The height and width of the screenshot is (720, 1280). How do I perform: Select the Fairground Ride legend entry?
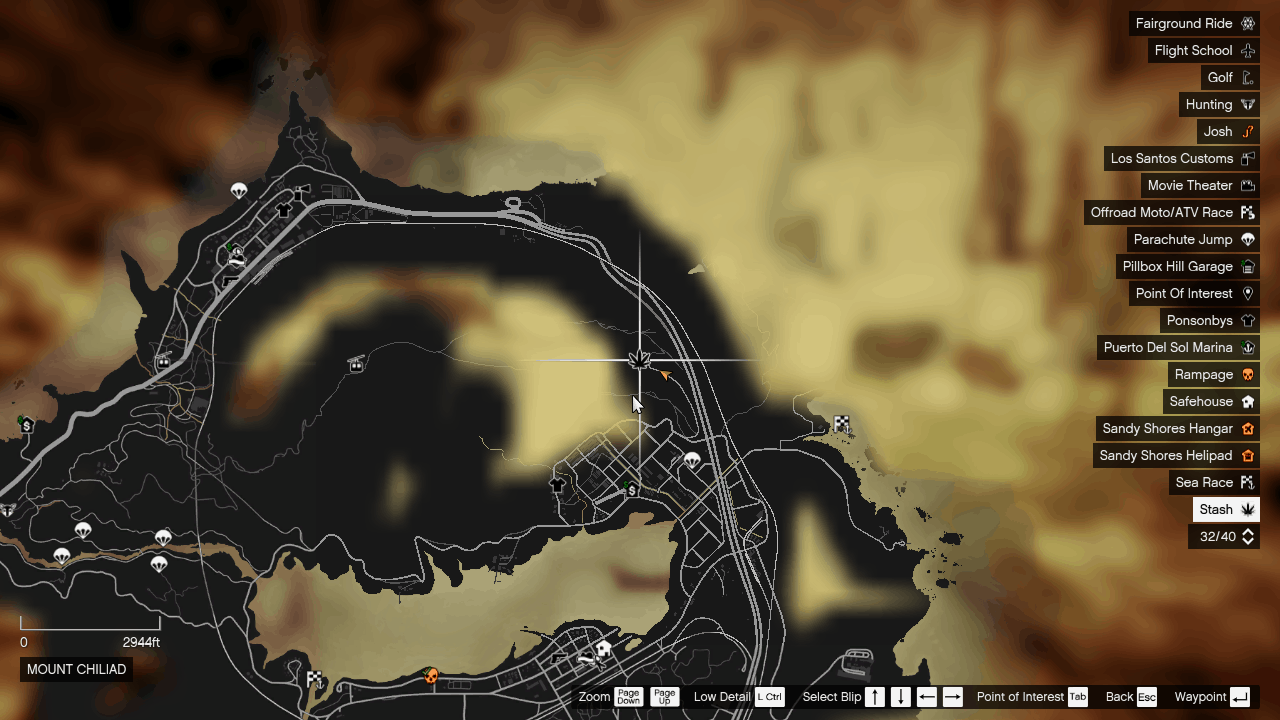click(x=1194, y=23)
